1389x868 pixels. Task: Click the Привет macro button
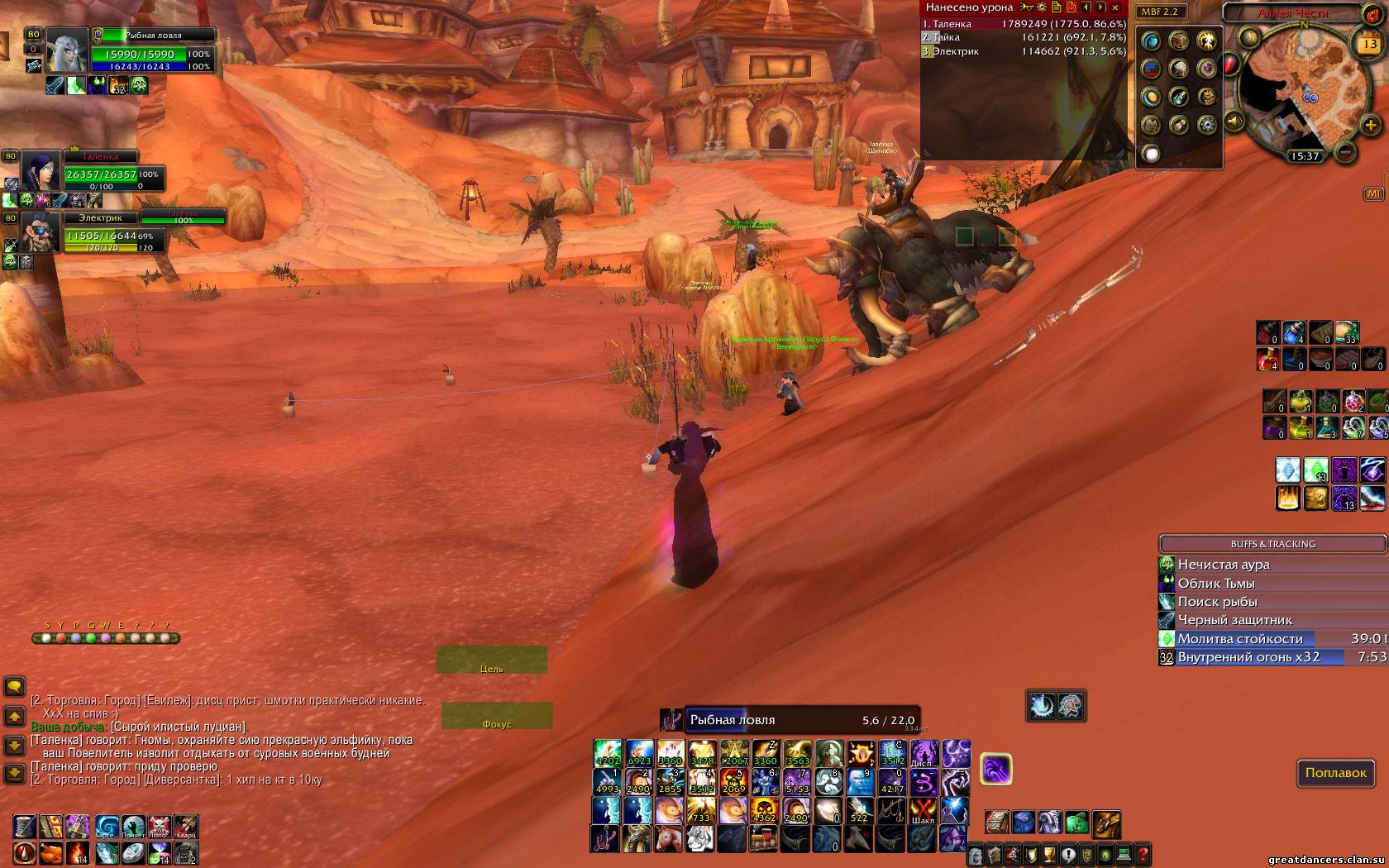134,826
